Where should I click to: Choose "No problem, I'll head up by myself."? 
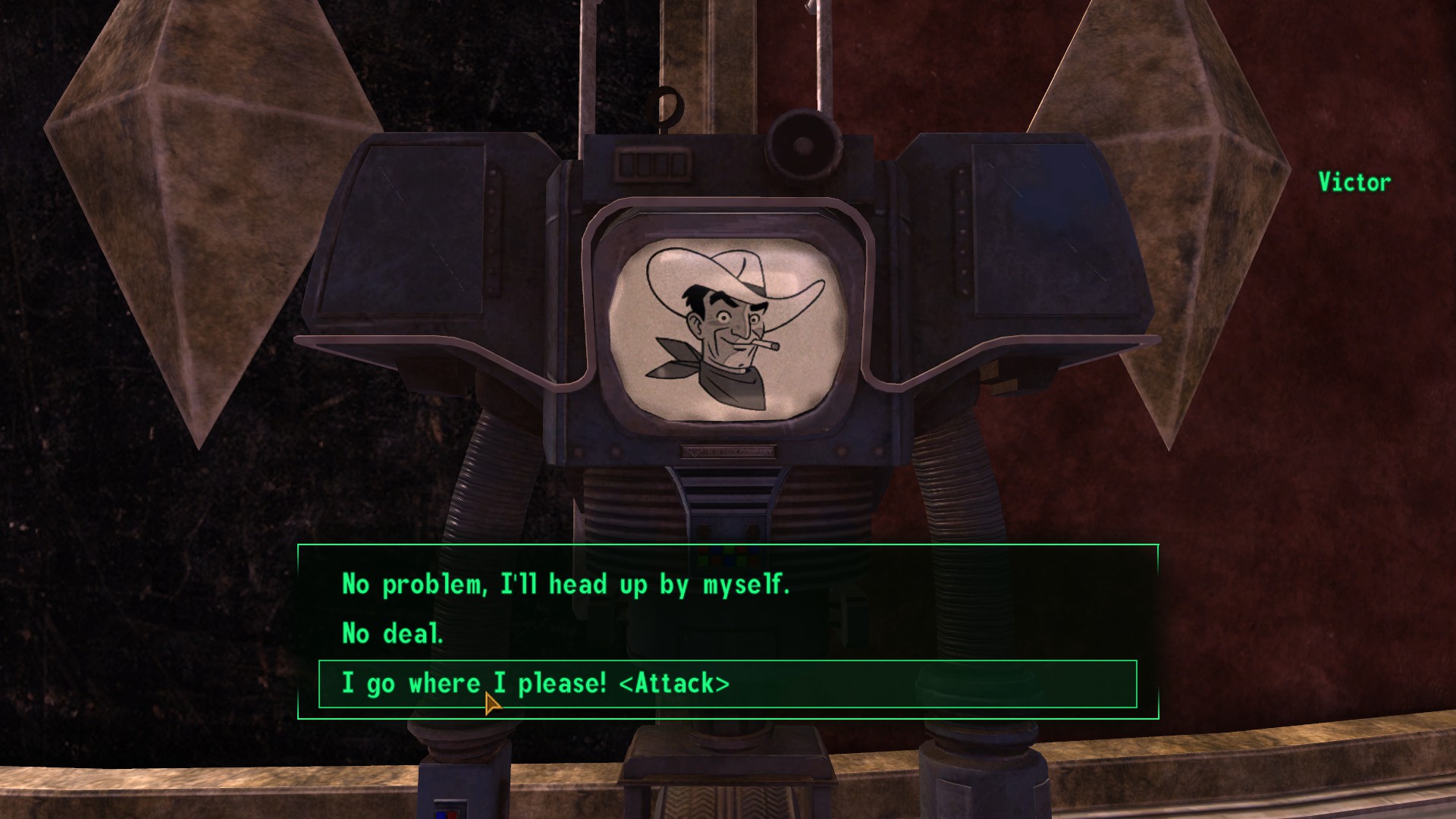tap(566, 585)
